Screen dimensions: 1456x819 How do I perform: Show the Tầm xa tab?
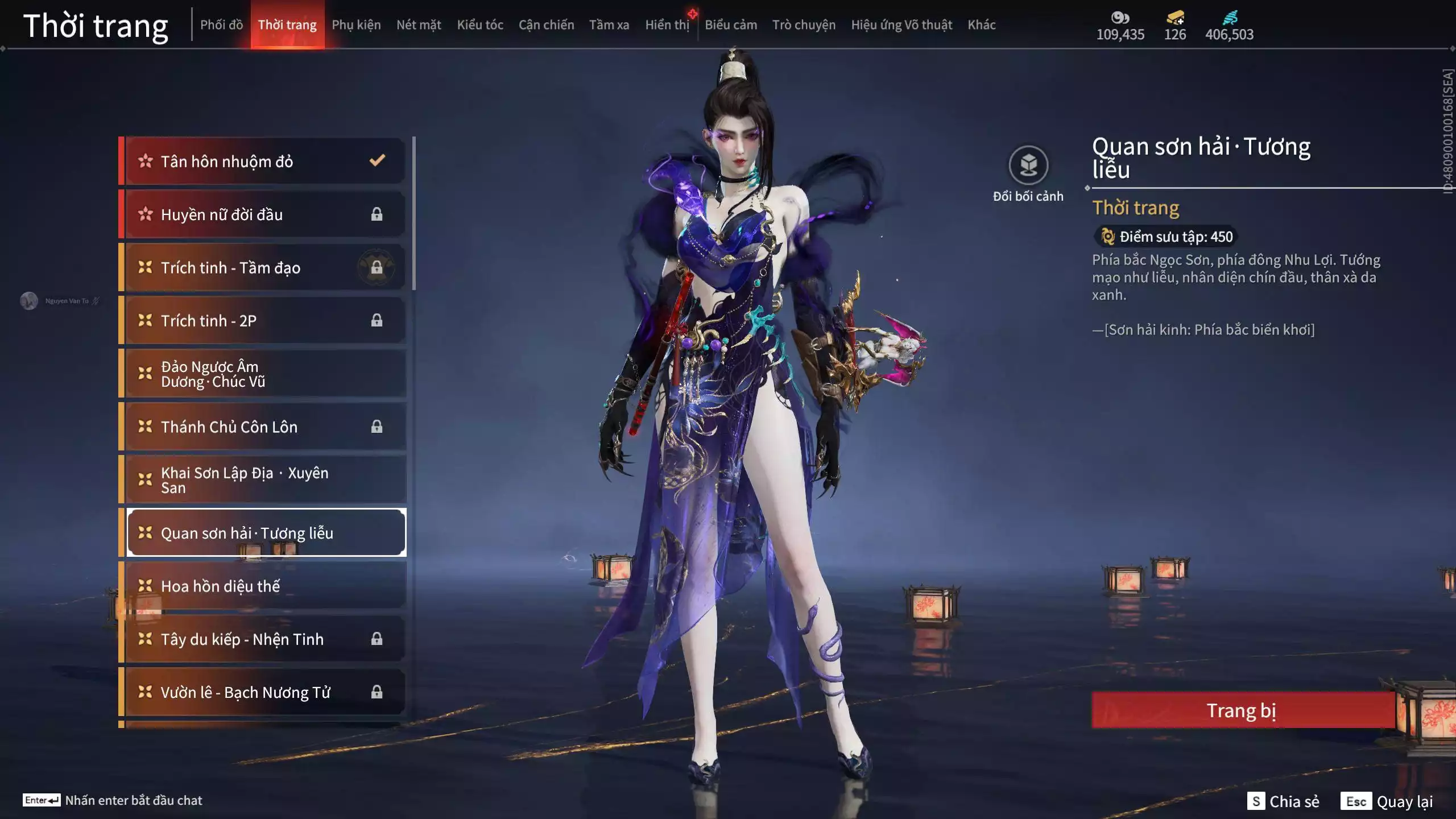[x=609, y=25]
